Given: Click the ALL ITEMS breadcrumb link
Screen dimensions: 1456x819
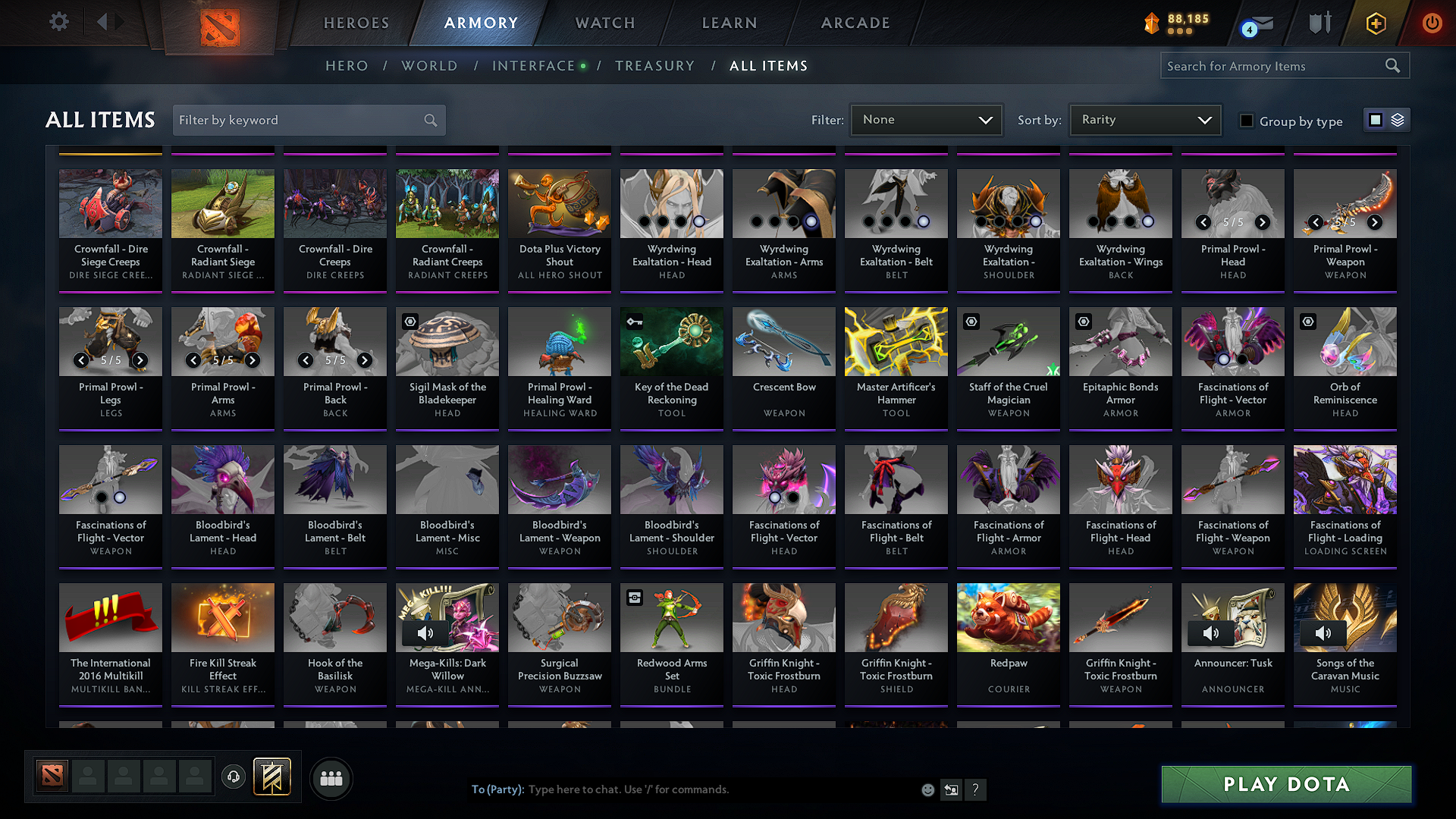Looking at the screenshot, I should [768, 66].
